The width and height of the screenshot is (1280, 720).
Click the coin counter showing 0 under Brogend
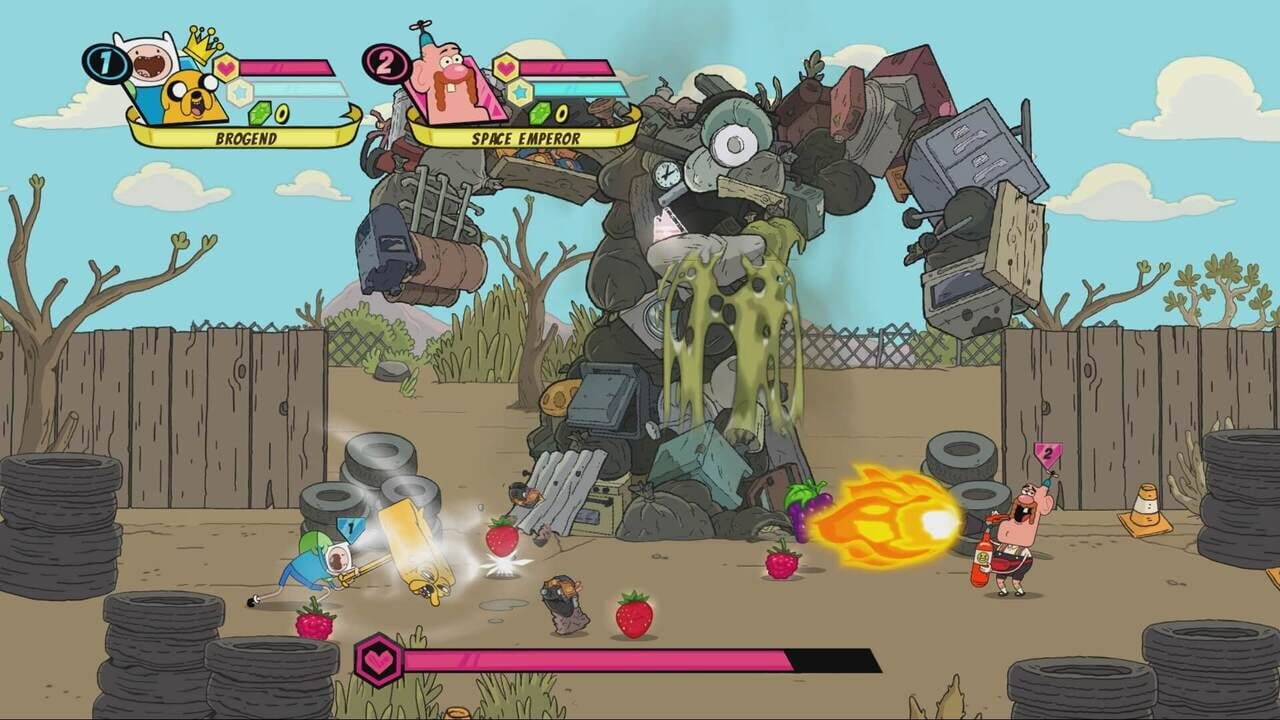coord(282,114)
